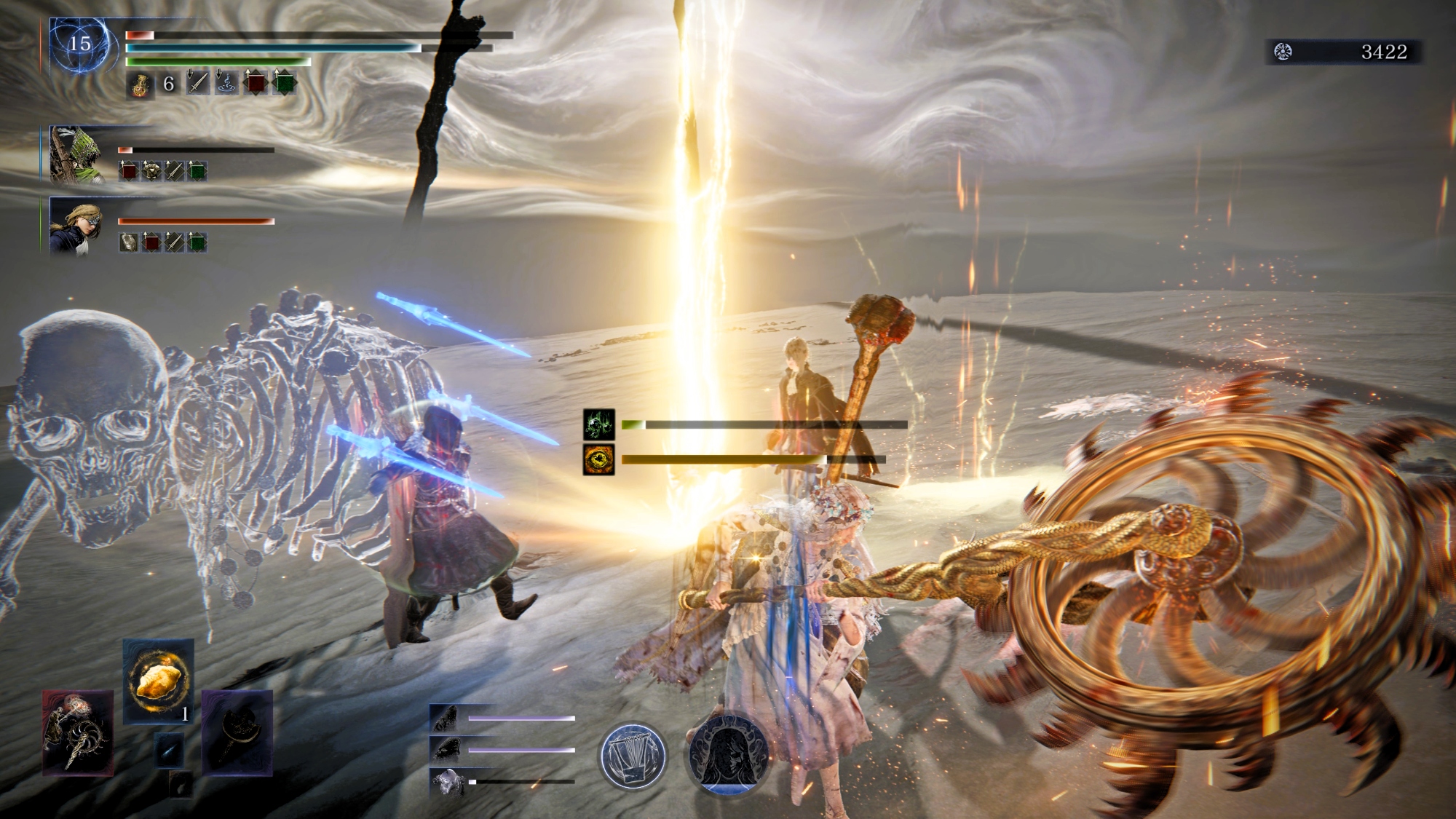Click the sword attack-down debuff icon

(197, 83)
